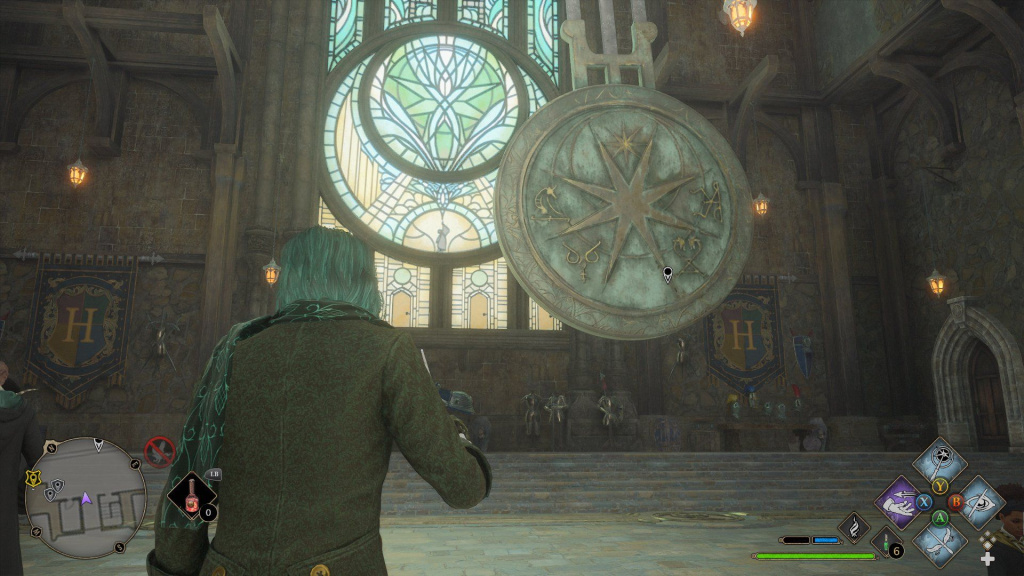1024x576 pixels.
Task: Cast the purple pulling-hand Accio spell
Action: click(x=900, y=502)
